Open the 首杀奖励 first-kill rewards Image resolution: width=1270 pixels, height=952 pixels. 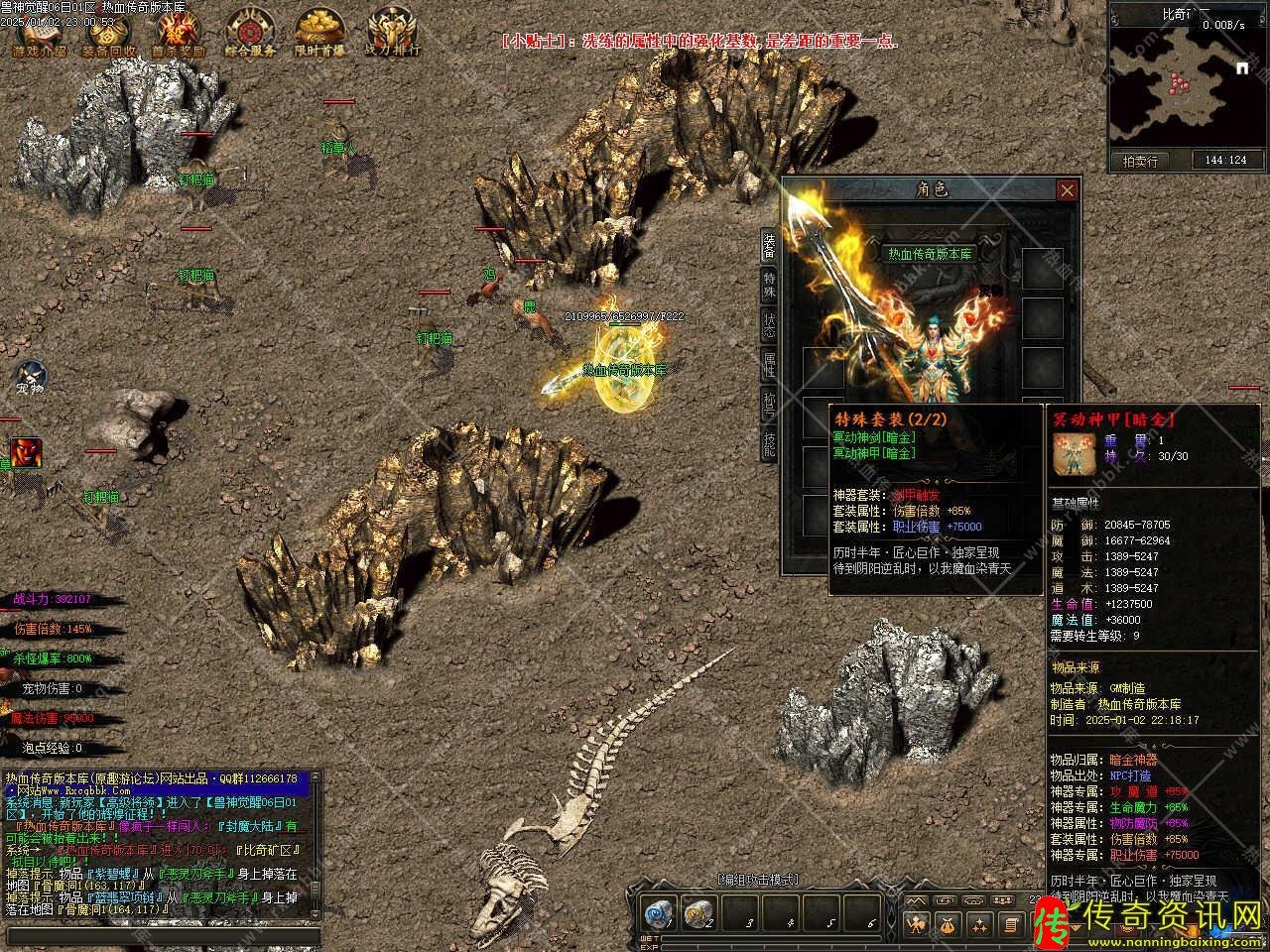pyautogui.click(x=179, y=33)
